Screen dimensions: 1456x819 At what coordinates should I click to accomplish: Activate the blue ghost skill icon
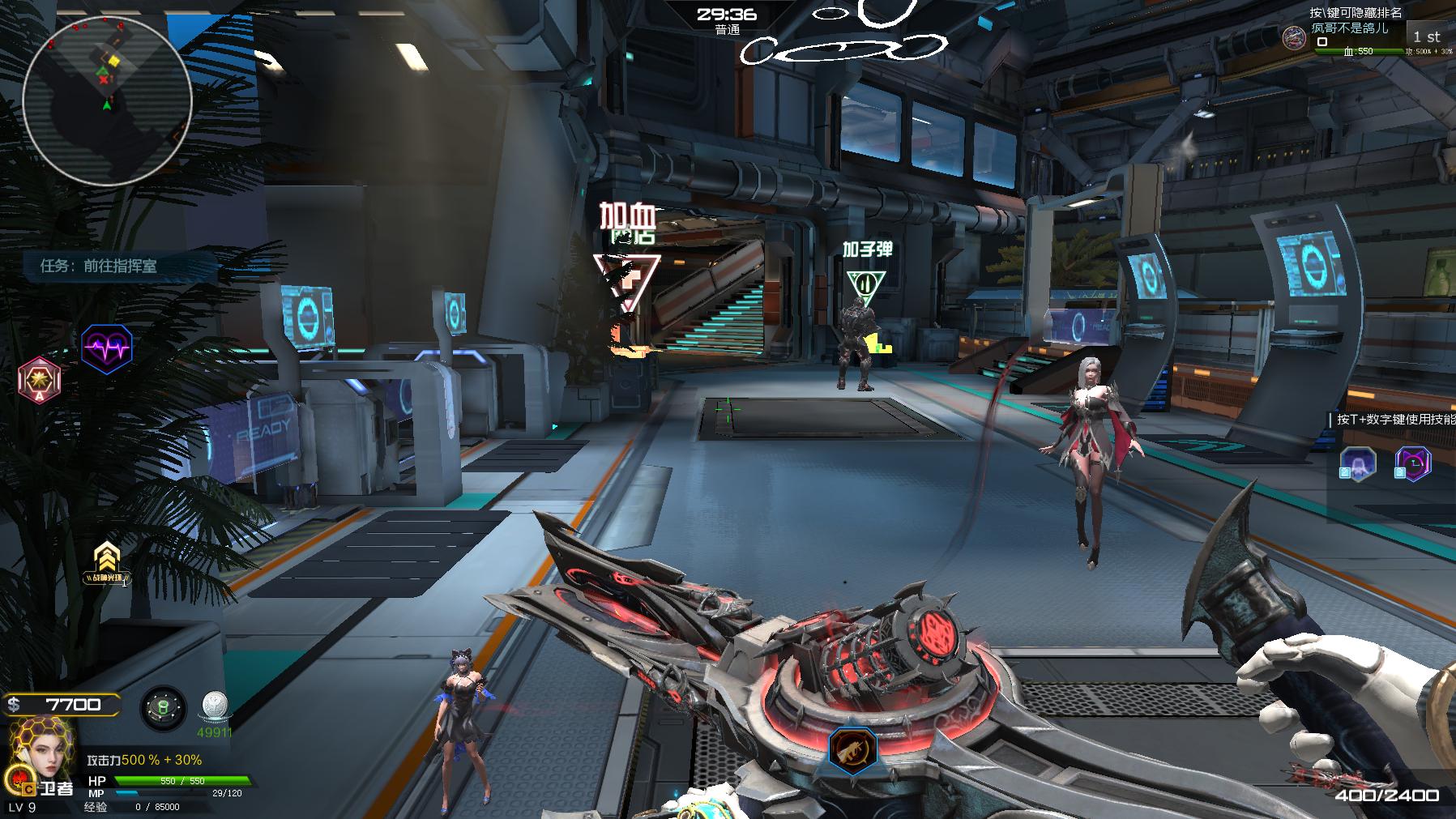tap(1358, 464)
